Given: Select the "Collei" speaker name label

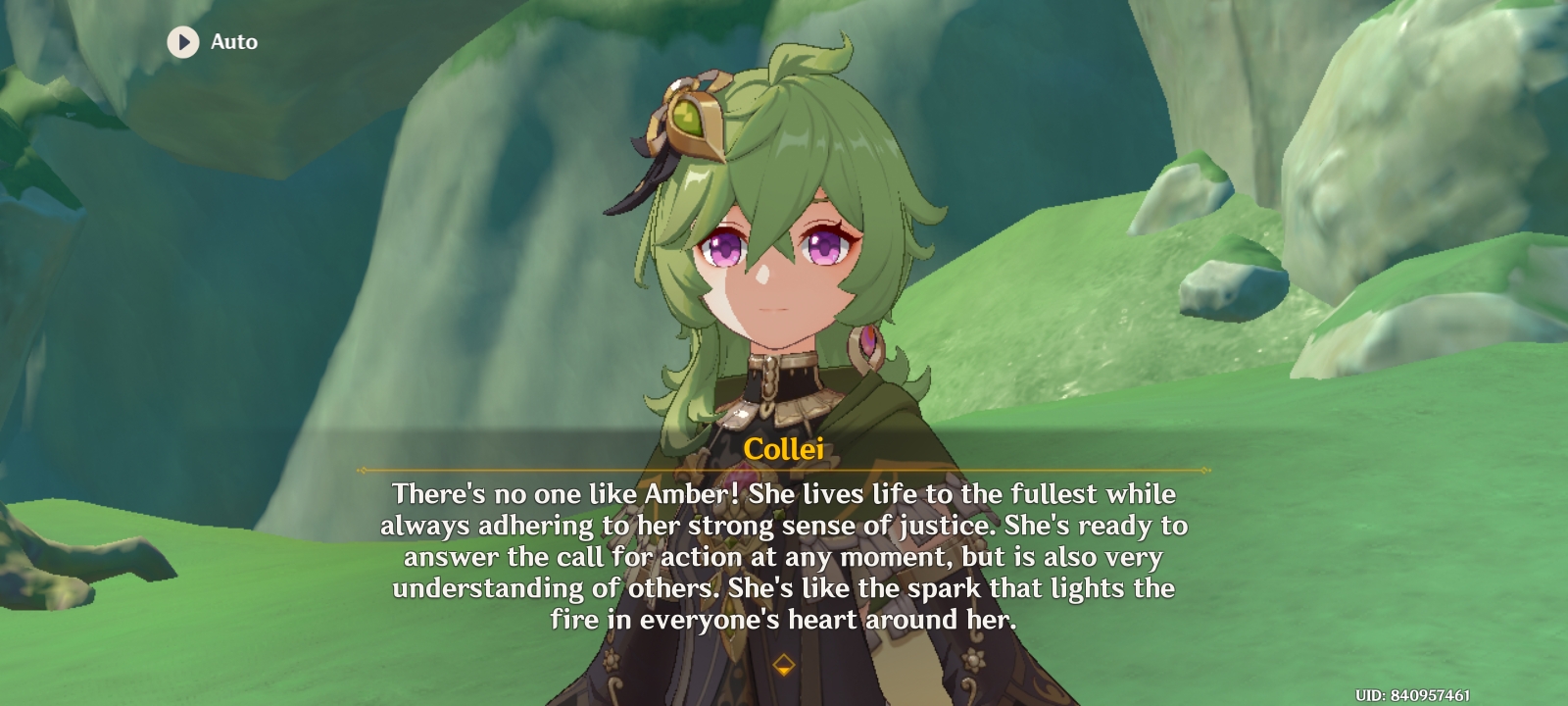Looking at the screenshot, I should click(x=784, y=447).
